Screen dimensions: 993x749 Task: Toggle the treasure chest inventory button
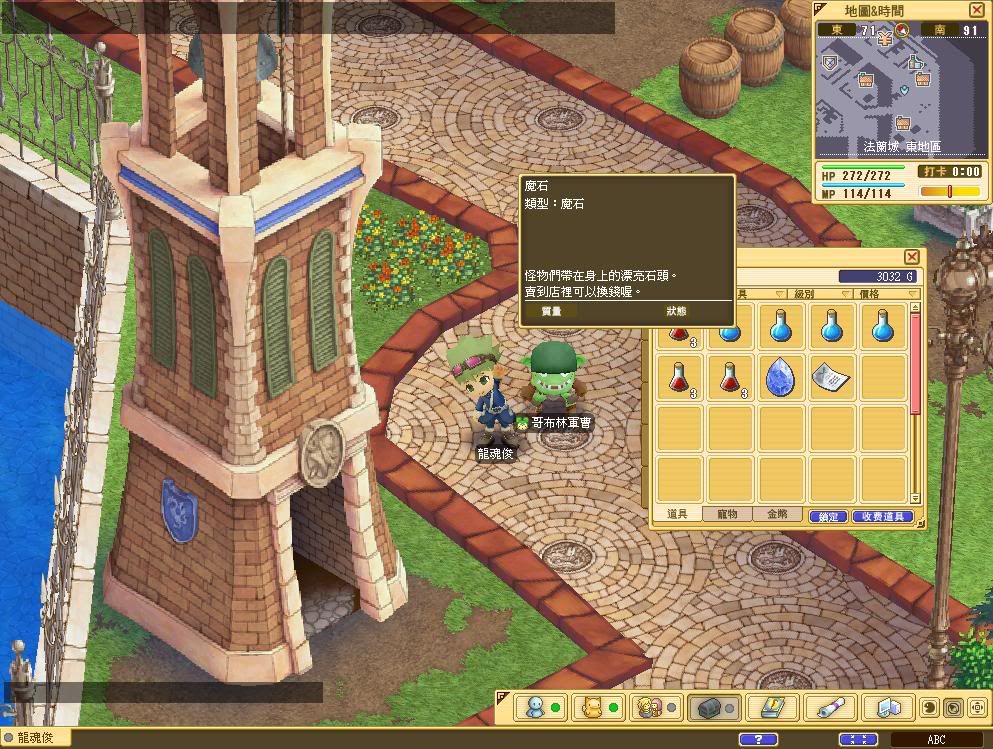point(708,707)
